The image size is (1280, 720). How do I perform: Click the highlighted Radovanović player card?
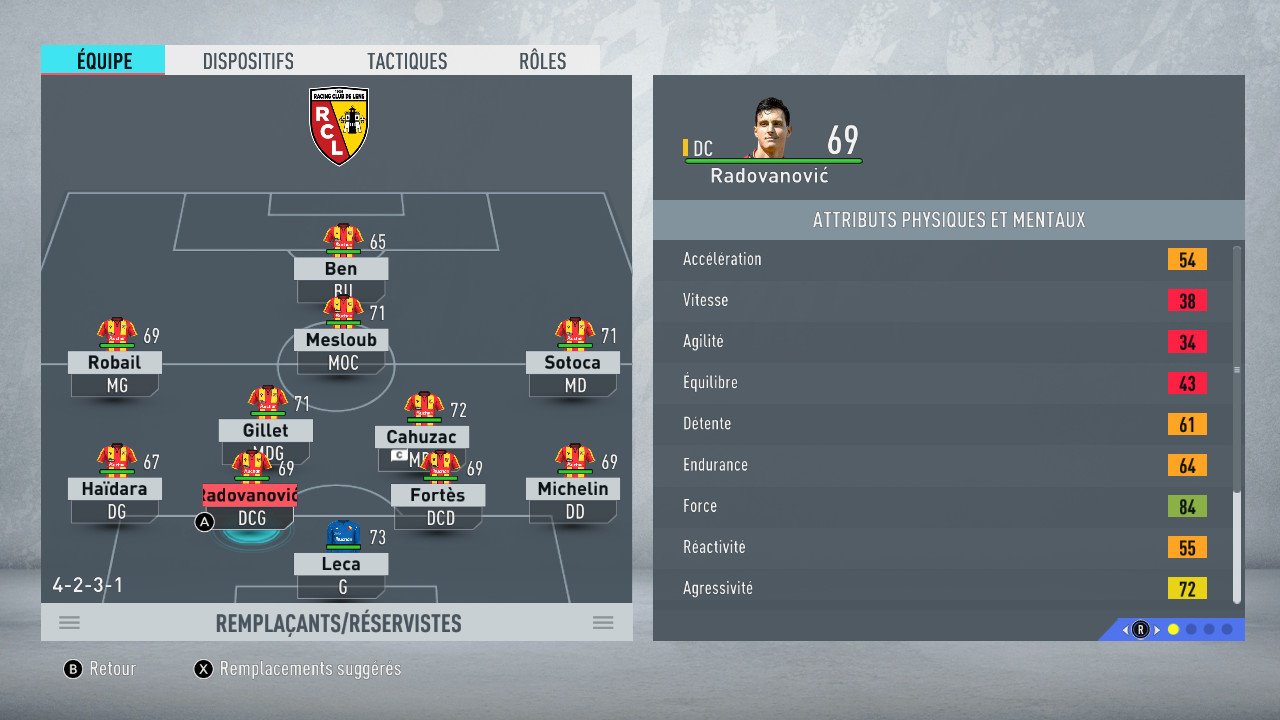[249, 495]
